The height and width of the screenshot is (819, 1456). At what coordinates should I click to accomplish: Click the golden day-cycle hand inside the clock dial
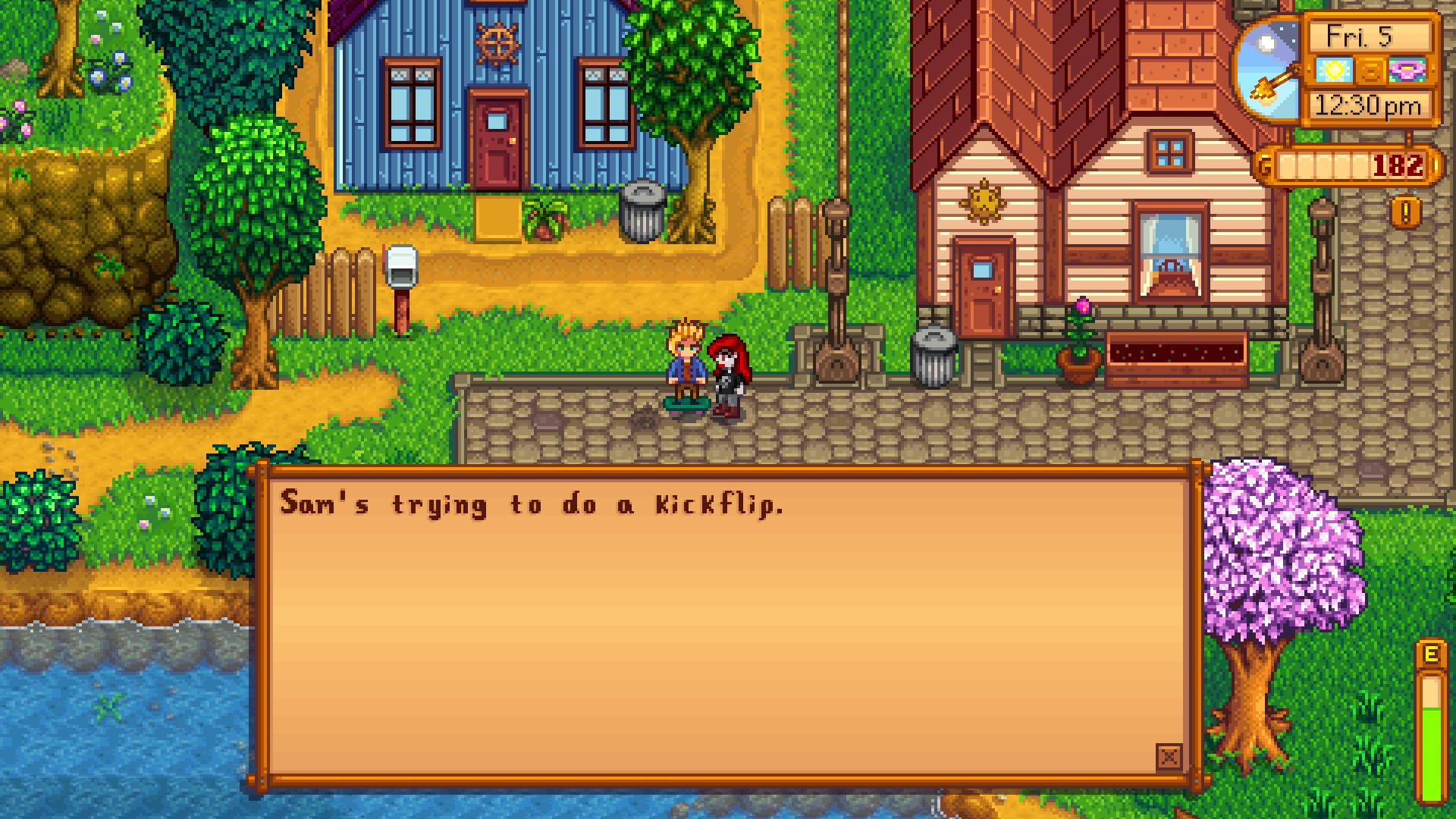(1272, 83)
